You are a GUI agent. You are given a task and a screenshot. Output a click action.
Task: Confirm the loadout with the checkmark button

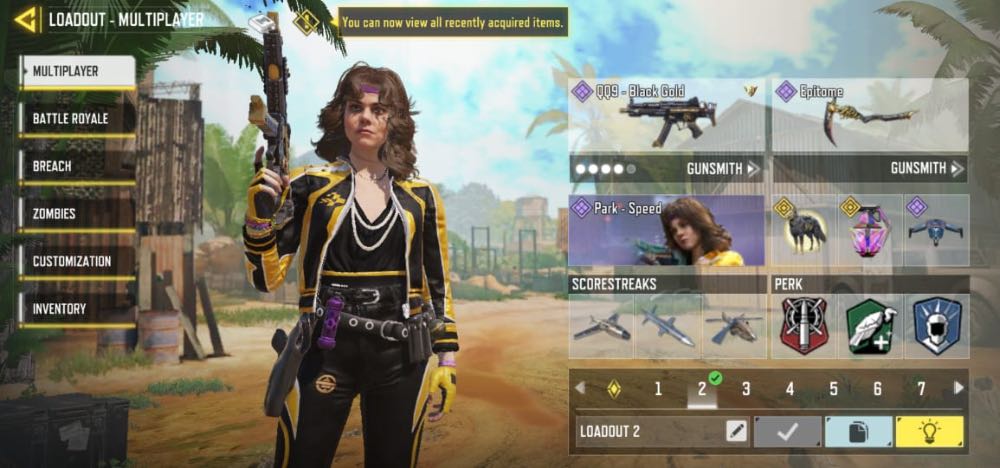point(786,432)
